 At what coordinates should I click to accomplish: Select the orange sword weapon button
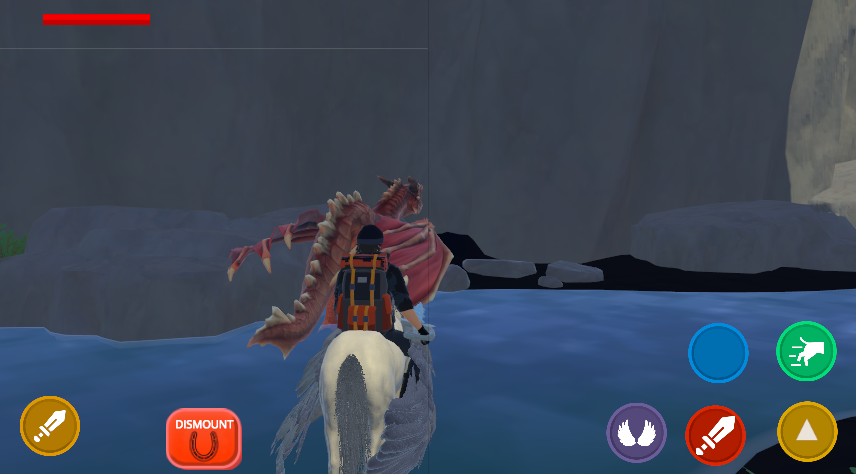click(50, 426)
